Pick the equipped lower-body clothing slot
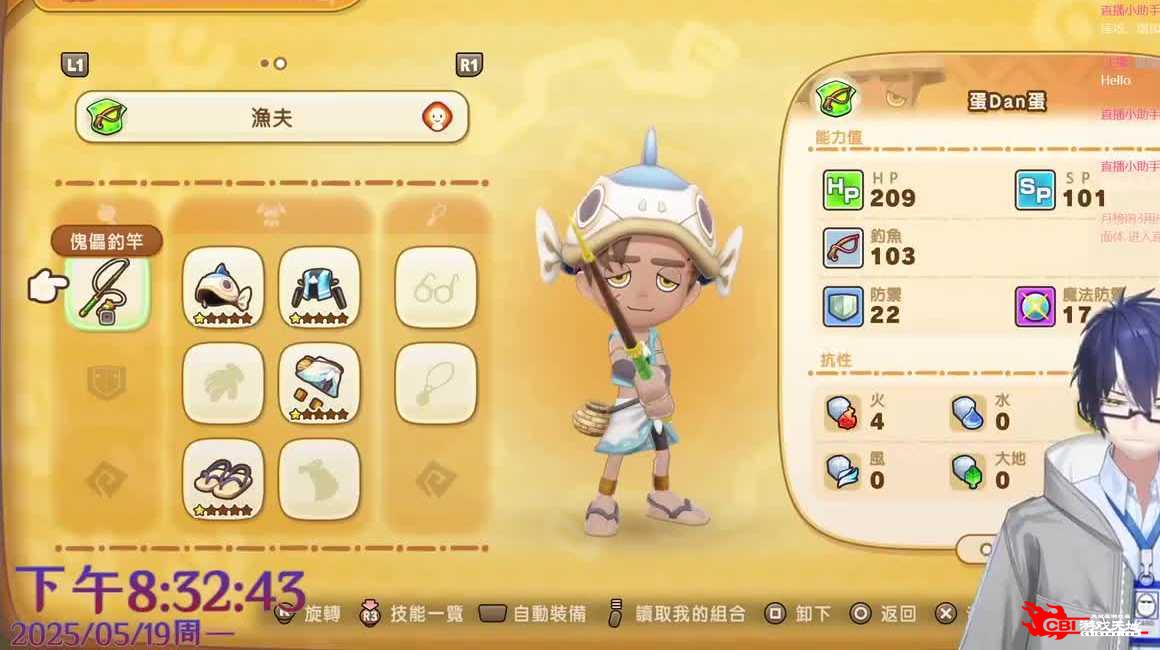 pyautogui.click(x=319, y=384)
